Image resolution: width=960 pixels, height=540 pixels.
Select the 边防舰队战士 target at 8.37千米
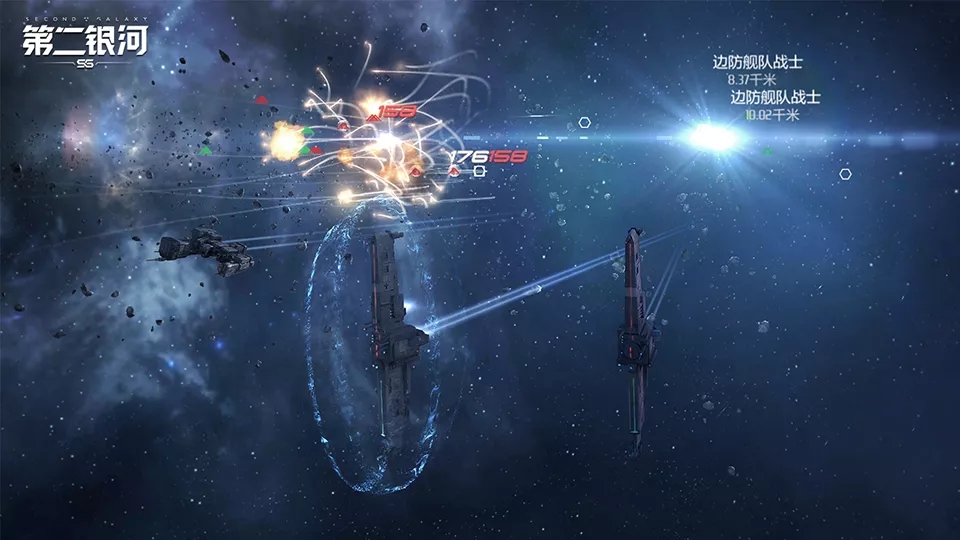(757, 63)
